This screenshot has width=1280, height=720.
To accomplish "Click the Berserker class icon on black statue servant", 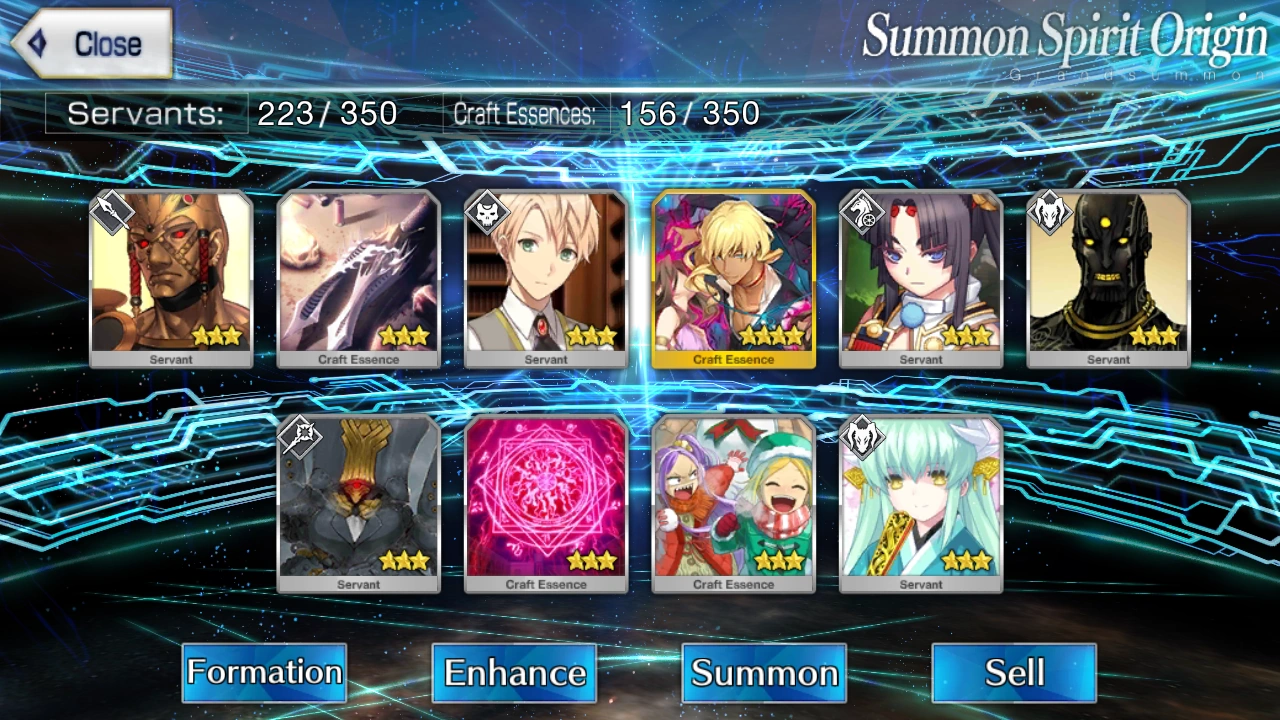I will point(1050,211).
